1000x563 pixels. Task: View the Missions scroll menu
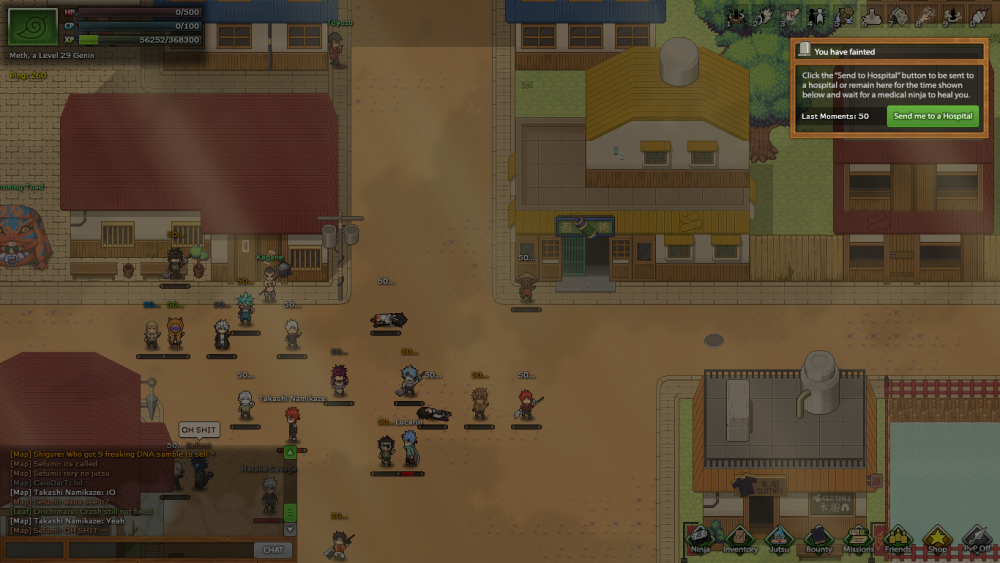[x=858, y=539]
